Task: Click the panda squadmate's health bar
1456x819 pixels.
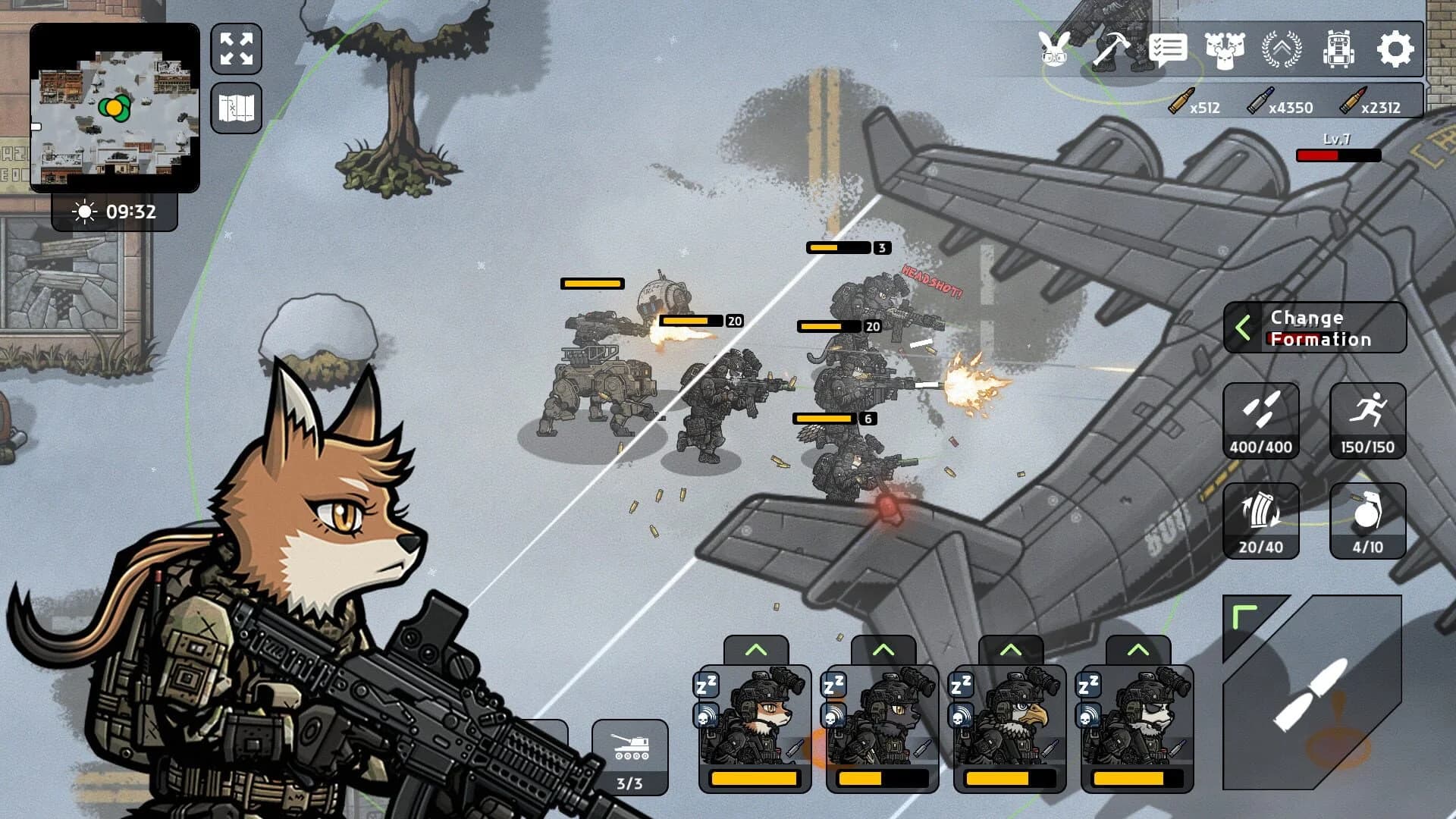Action: (x=1137, y=777)
